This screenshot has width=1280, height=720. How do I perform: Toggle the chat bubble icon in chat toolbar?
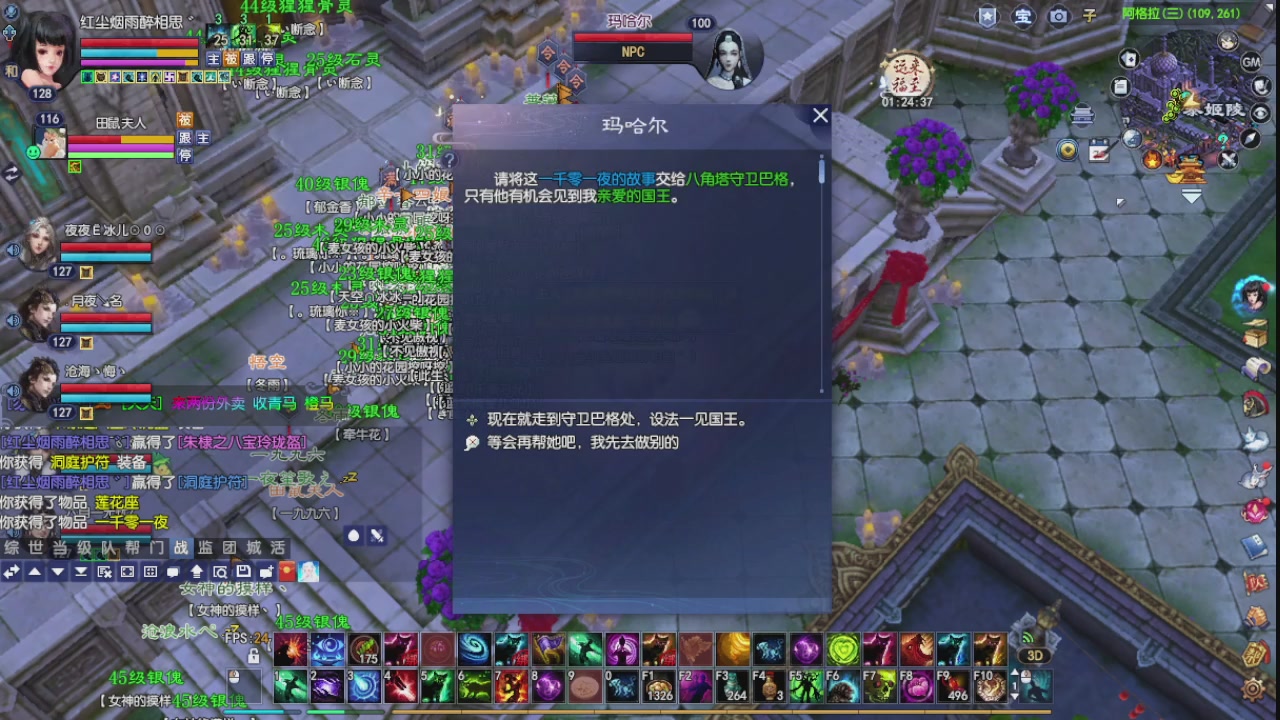pos(173,571)
